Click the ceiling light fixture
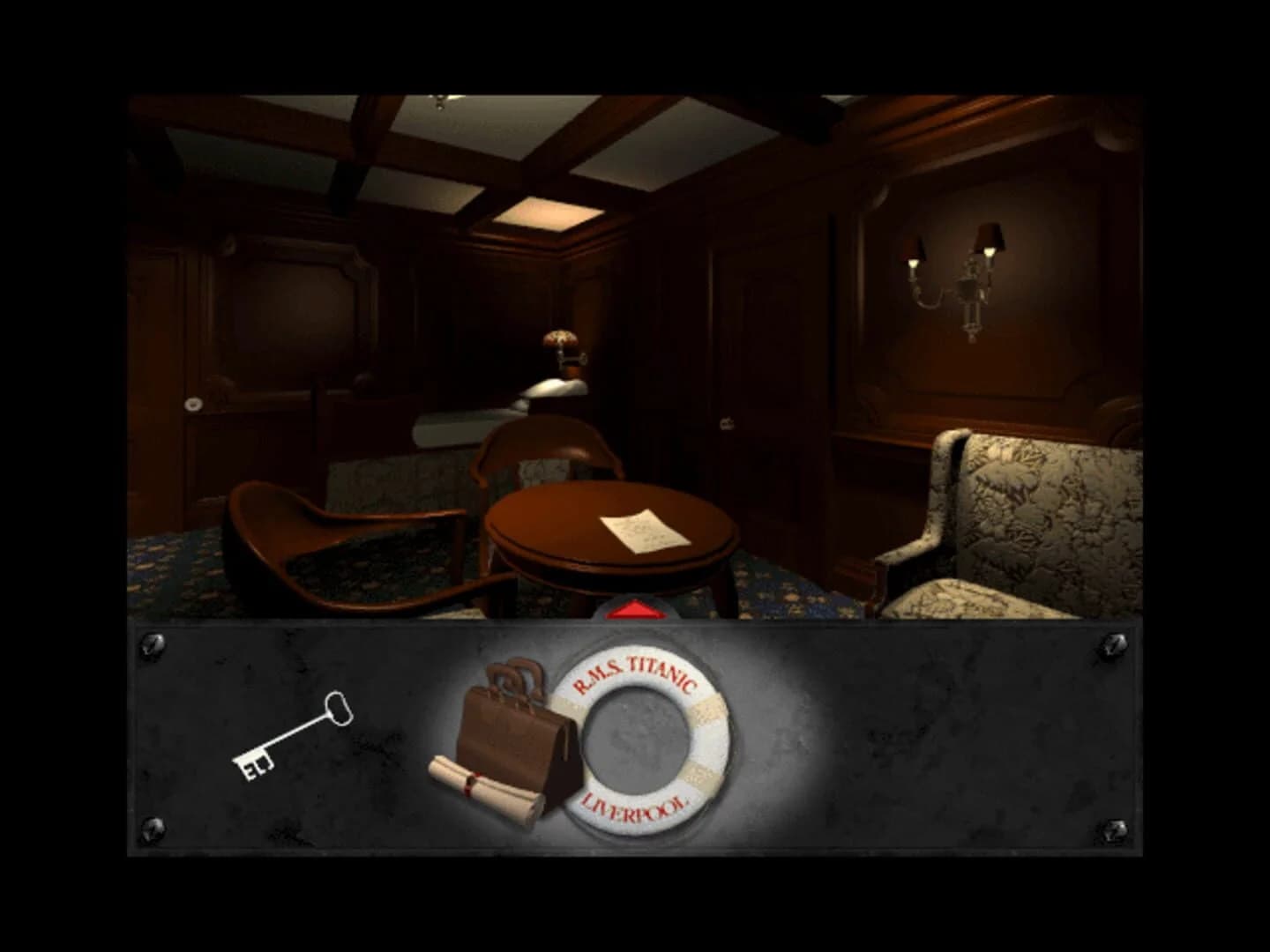Image resolution: width=1270 pixels, height=952 pixels. click(438, 101)
